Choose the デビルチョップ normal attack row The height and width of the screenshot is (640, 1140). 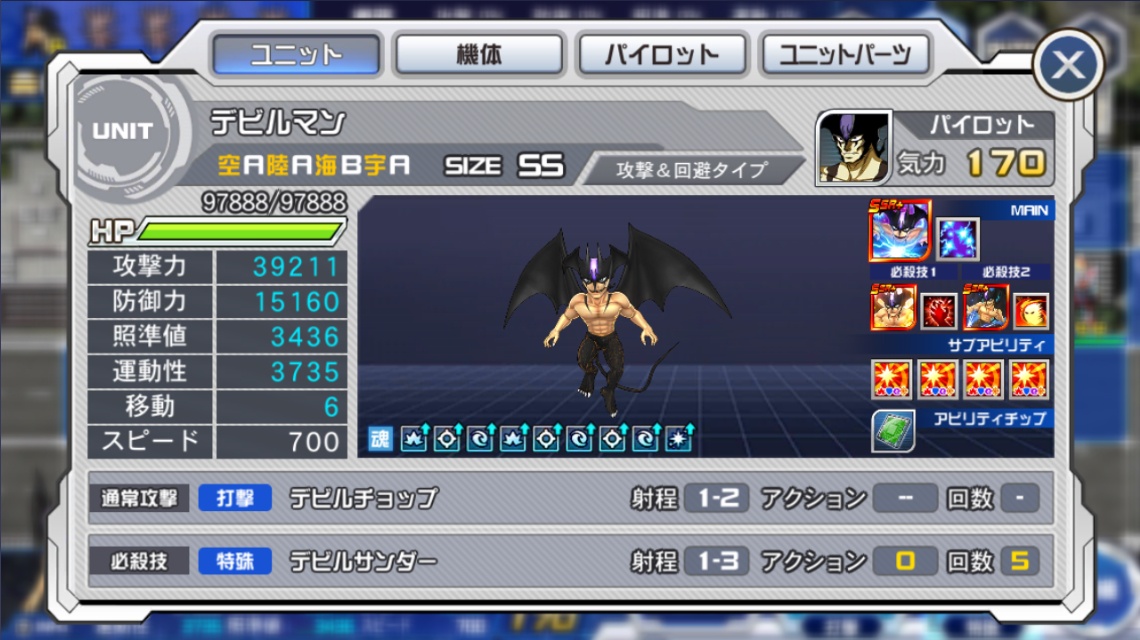coord(570,498)
